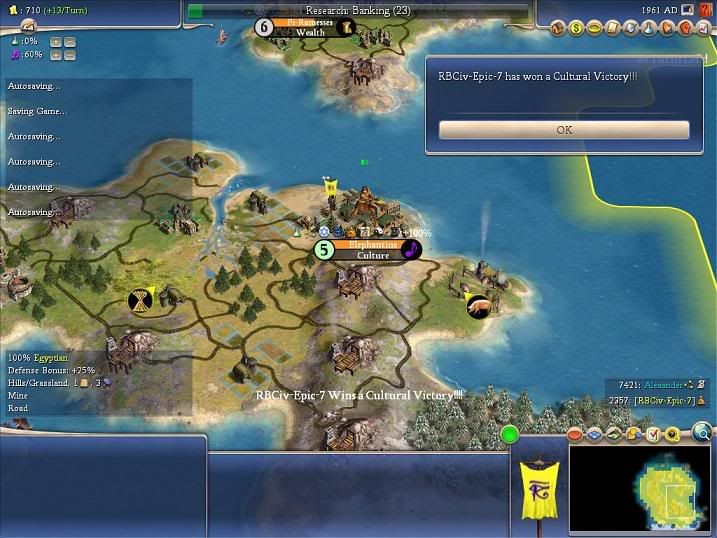Confirm the Cultural Victory message with OK
Screen dimensions: 717x538
[x=564, y=130]
